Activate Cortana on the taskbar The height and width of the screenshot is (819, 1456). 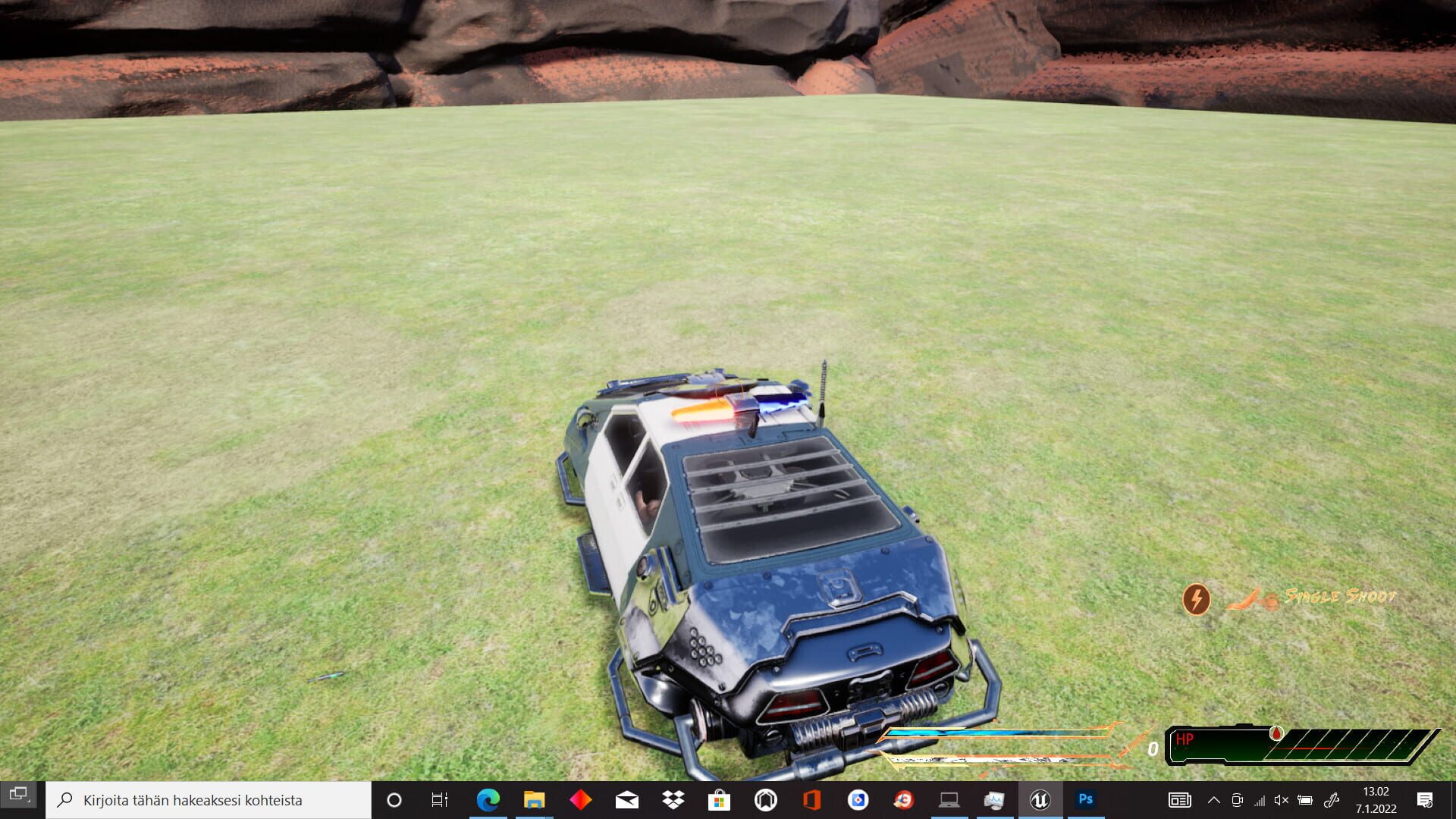pos(394,800)
